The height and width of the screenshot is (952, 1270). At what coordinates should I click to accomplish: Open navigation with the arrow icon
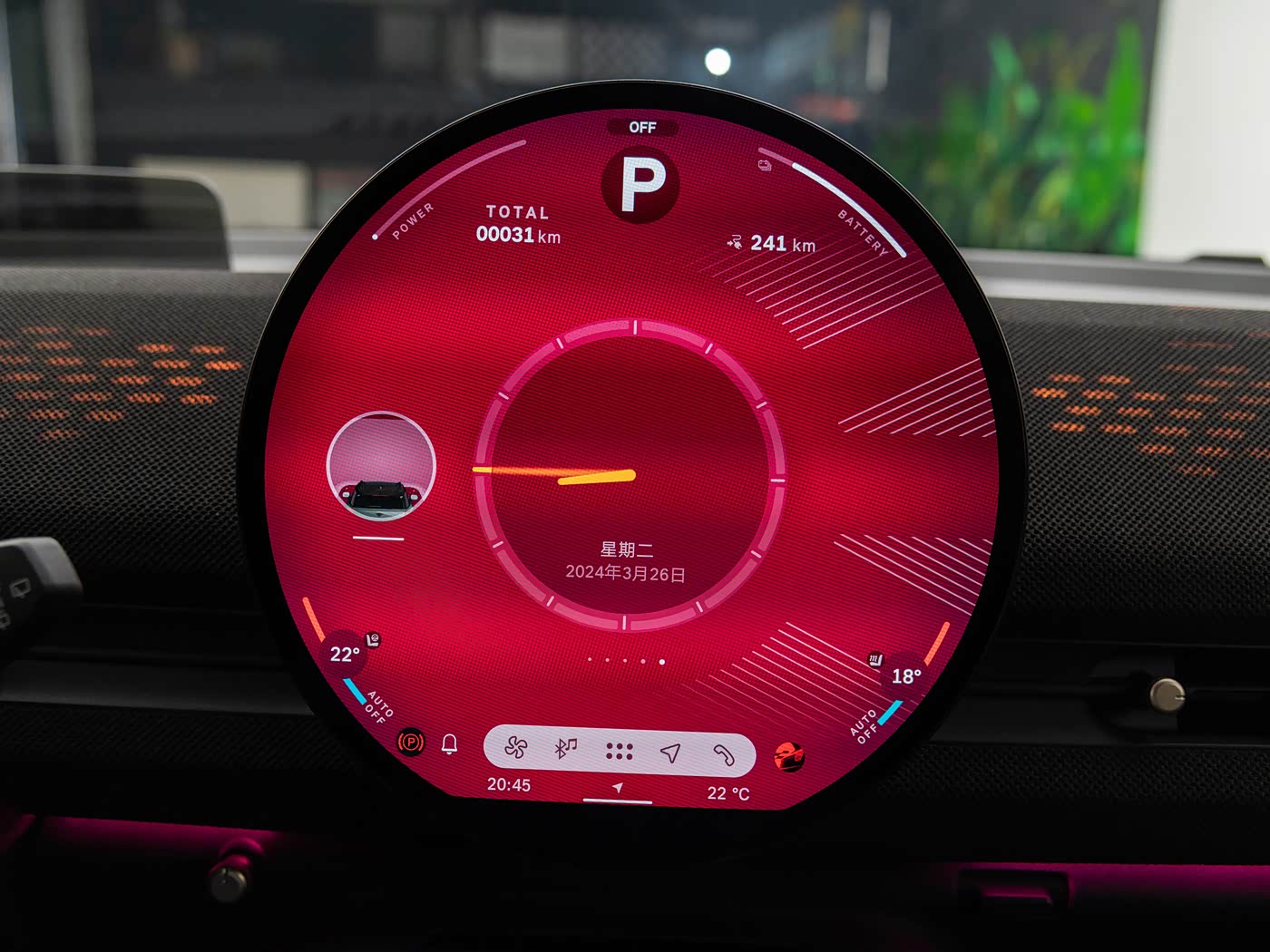click(x=670, y=753)
